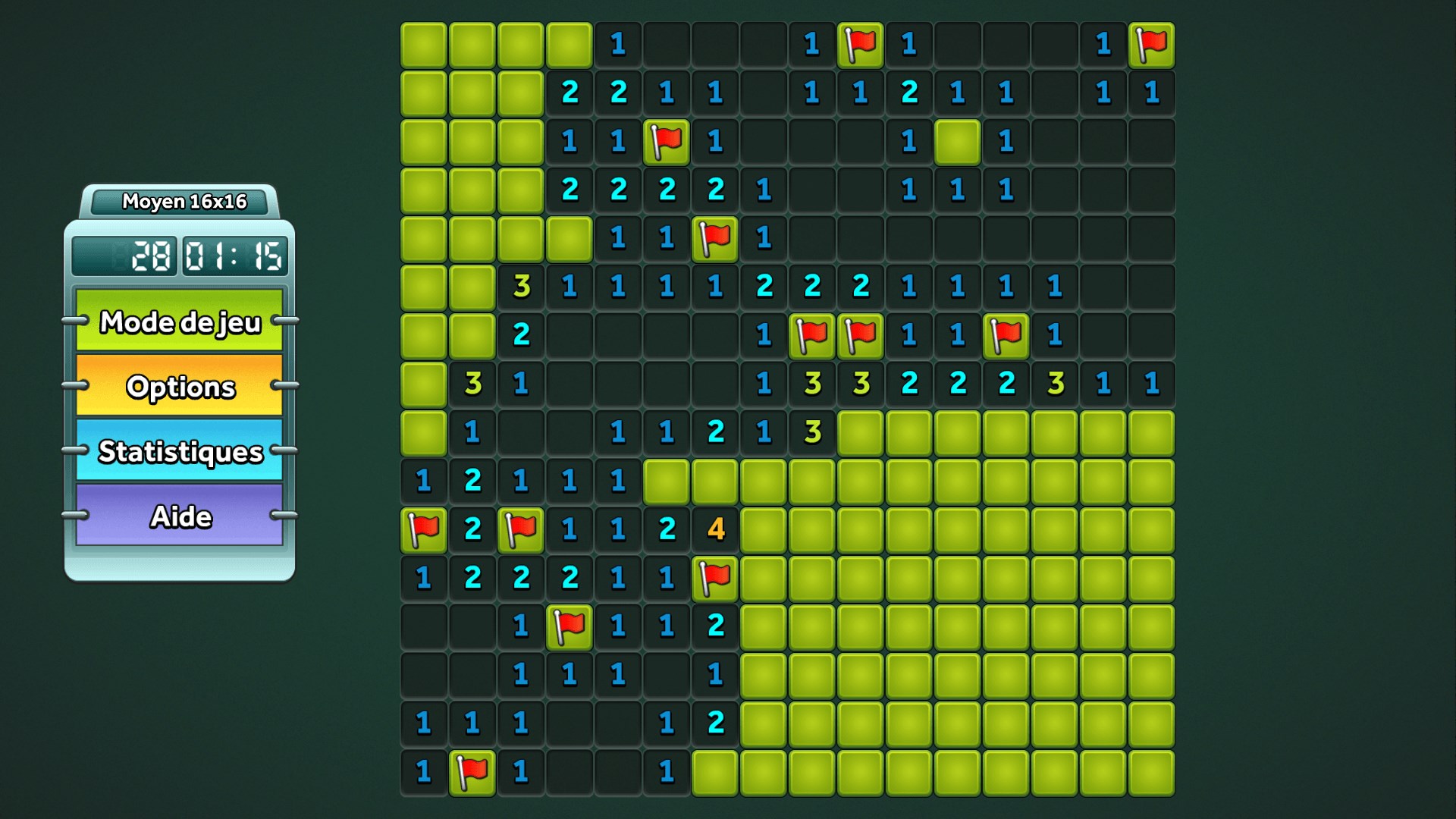Open the Aide section
Image resolution: width=1456 pixels, height=819 pixels.
tap(180, 516)
